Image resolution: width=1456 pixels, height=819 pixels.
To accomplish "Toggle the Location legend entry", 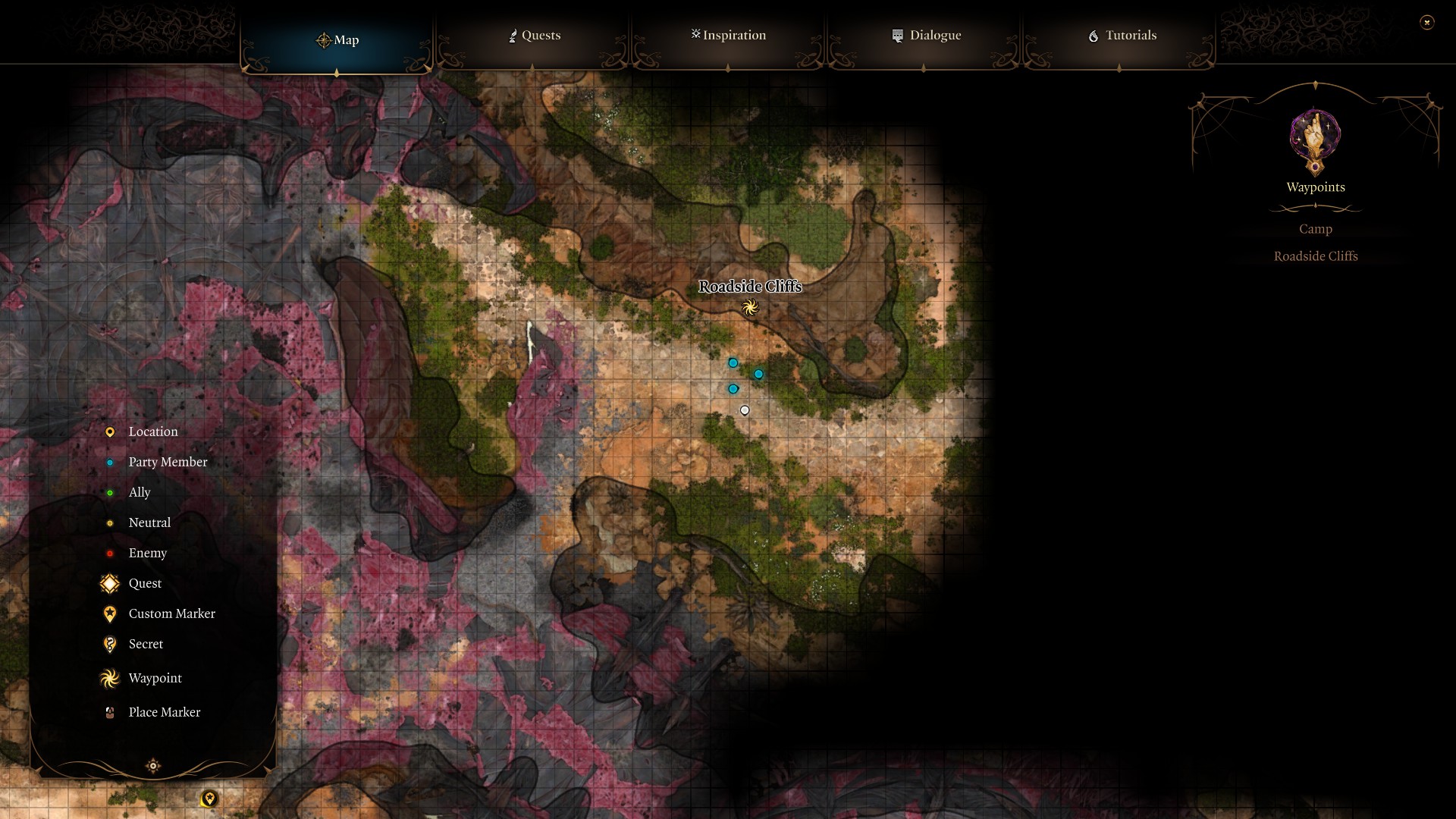I will [152, 431].
